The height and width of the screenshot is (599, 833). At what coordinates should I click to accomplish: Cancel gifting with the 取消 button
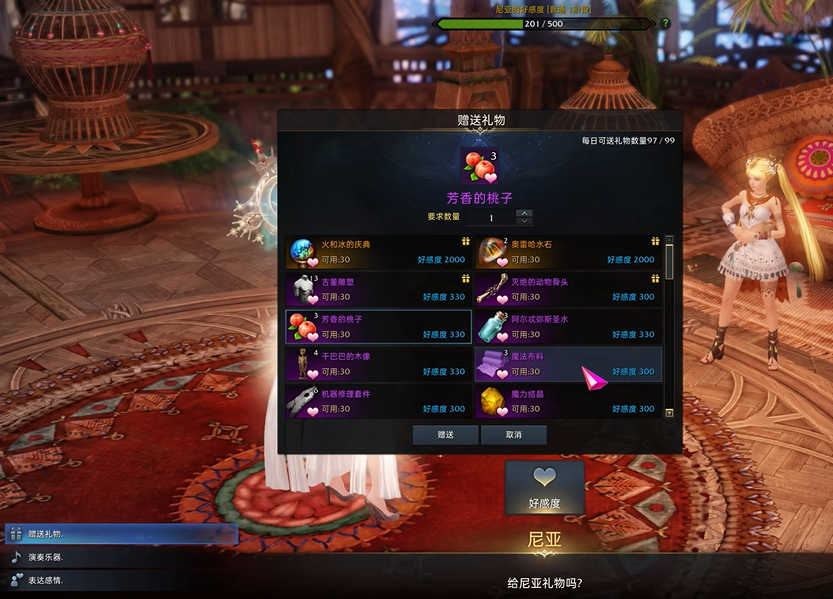tap(514, 435)
